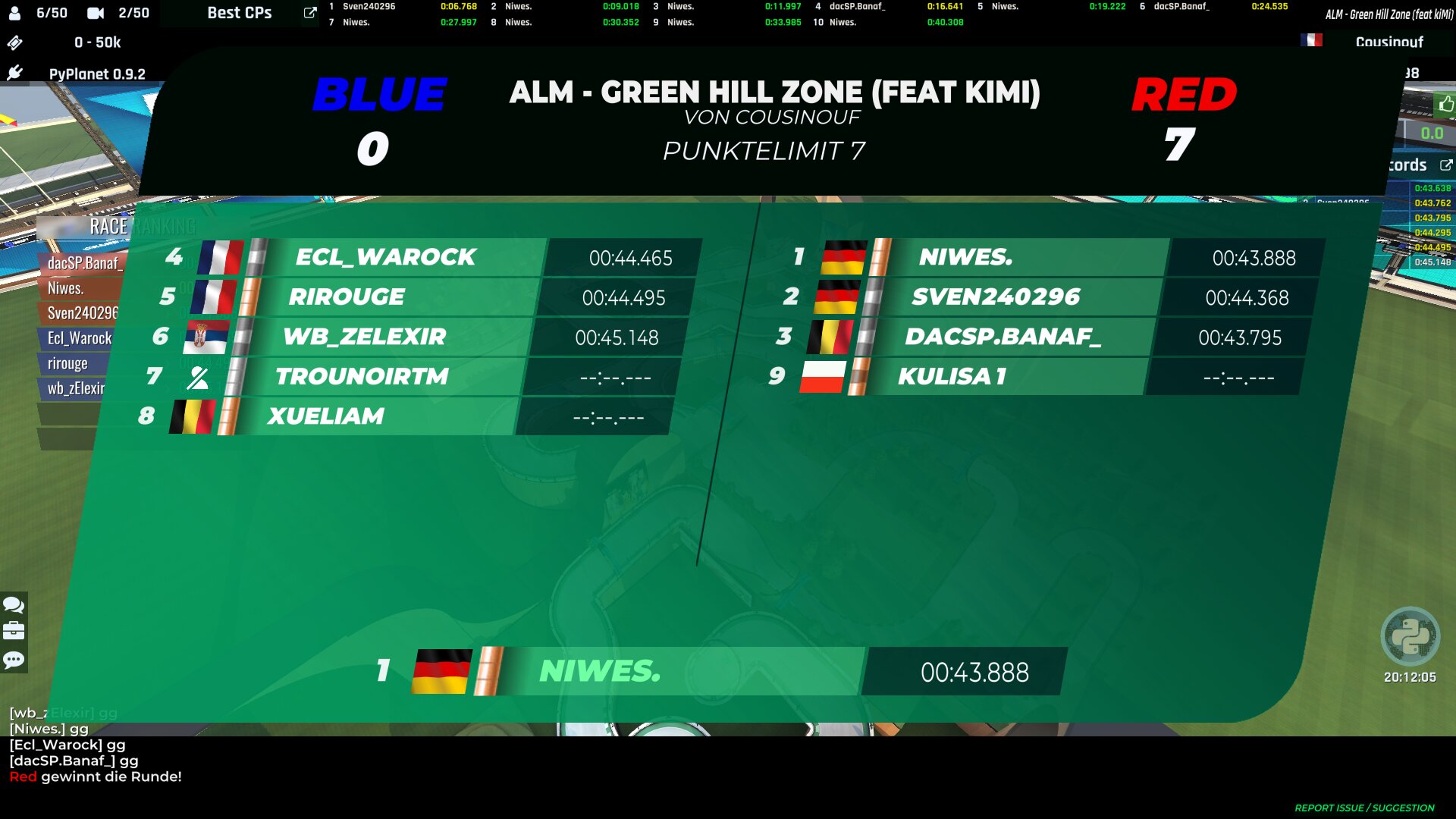Click the briefcase icon on the sidebar
Viewport: 1456px width, 819px height.
14,631
